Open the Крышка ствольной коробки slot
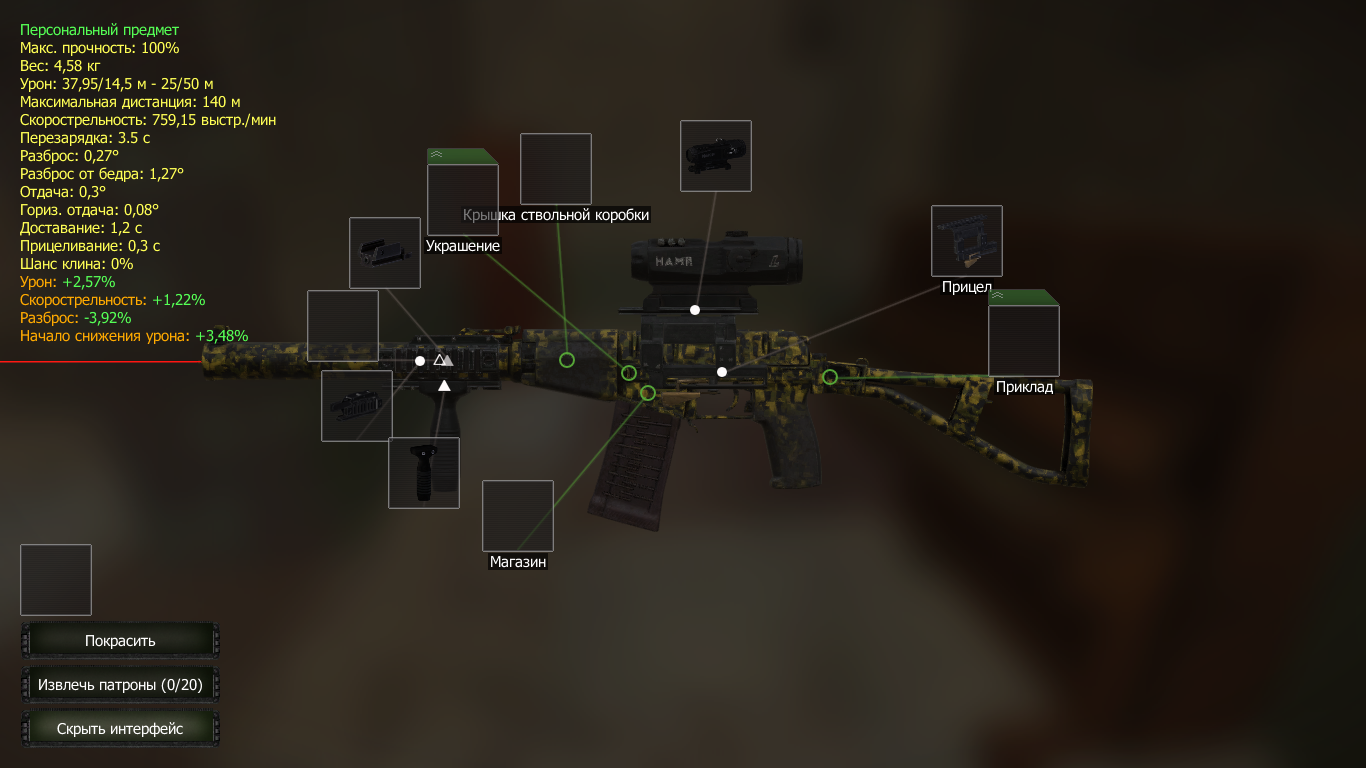1366x768 pixels. tap(555, 169)
